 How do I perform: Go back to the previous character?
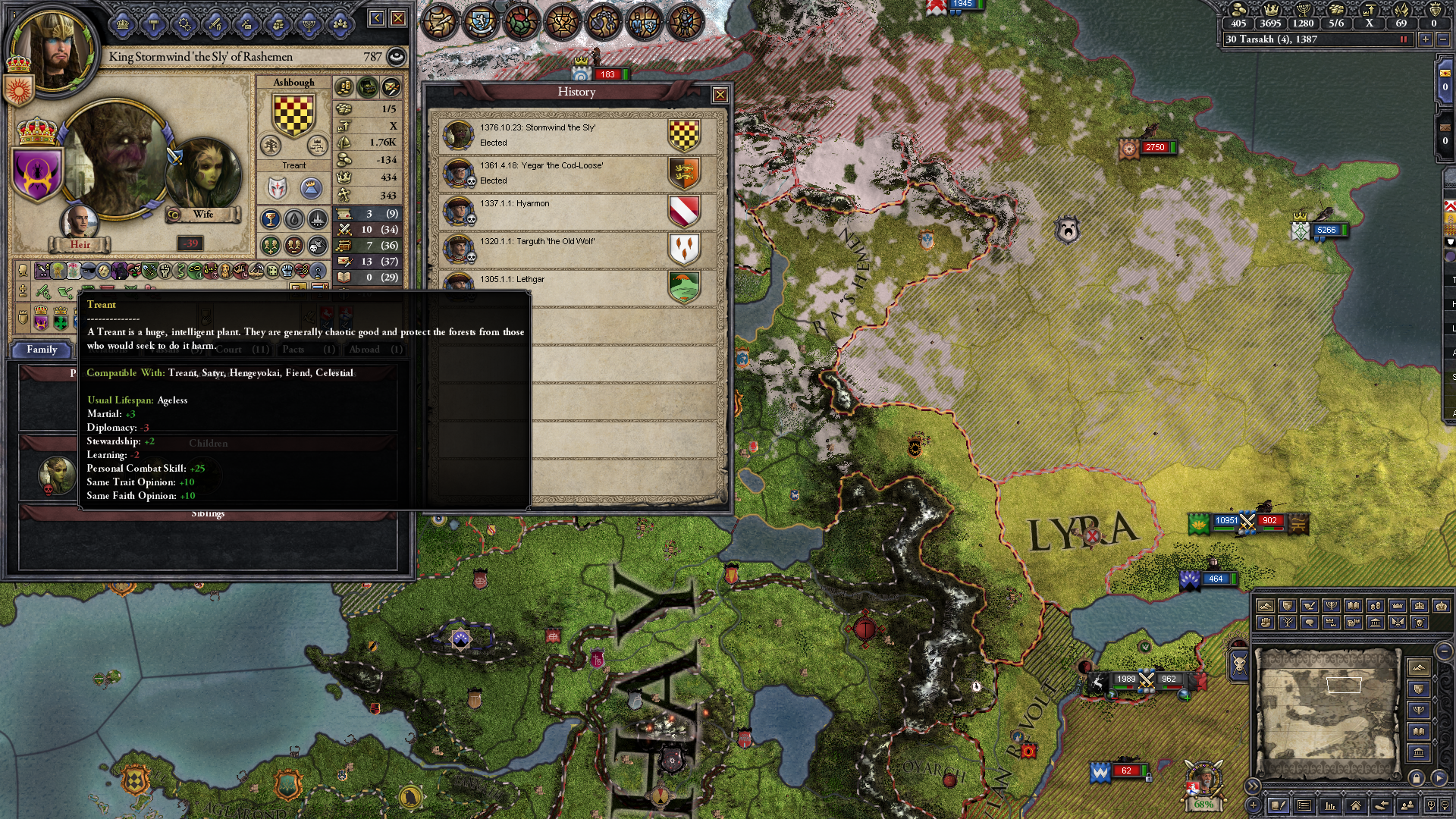pyautogui.click(x=377, y=18)
